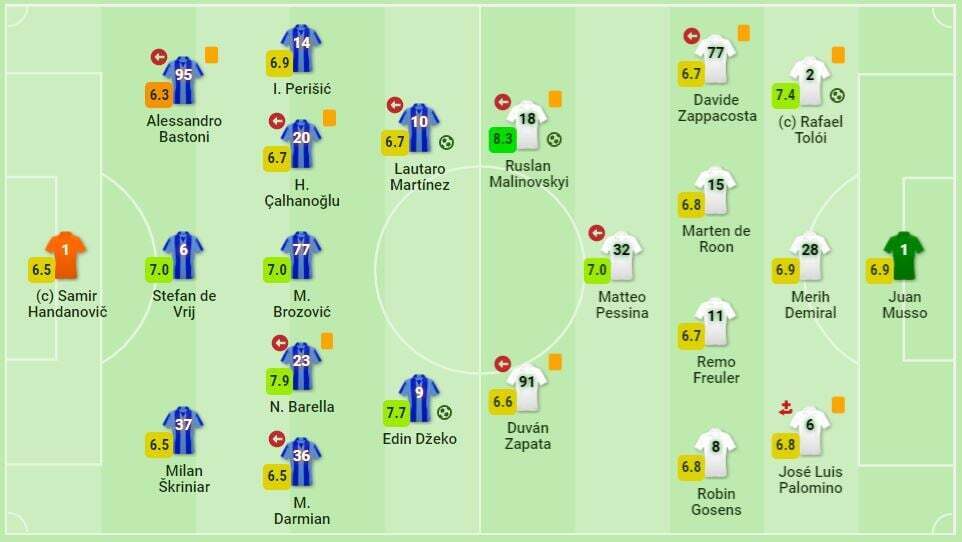
Task: Open N. Barella's number 23 shirt
Action: pos(301,366)
